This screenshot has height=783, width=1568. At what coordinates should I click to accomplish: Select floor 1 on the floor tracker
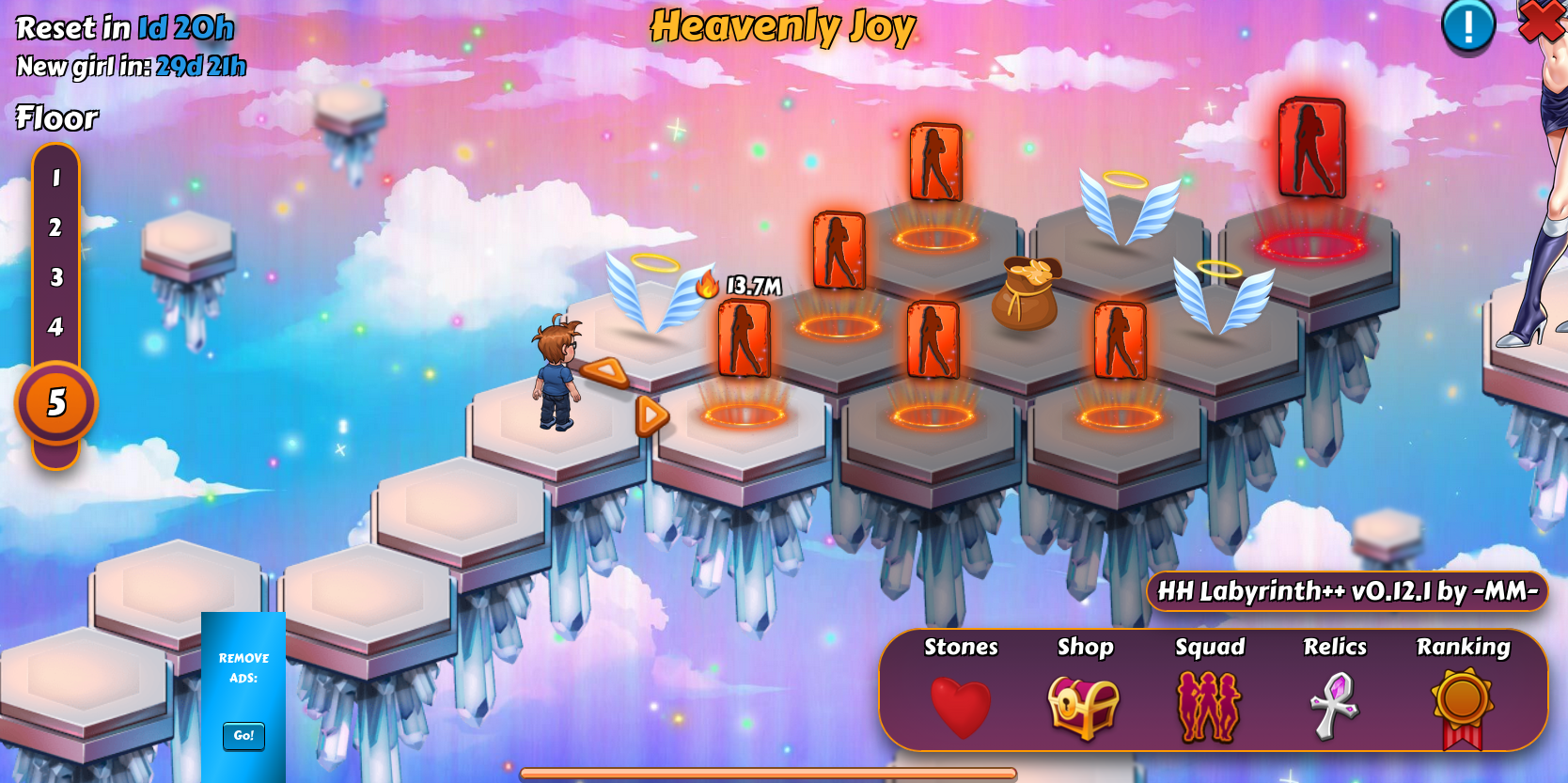[x=56, y=178]
